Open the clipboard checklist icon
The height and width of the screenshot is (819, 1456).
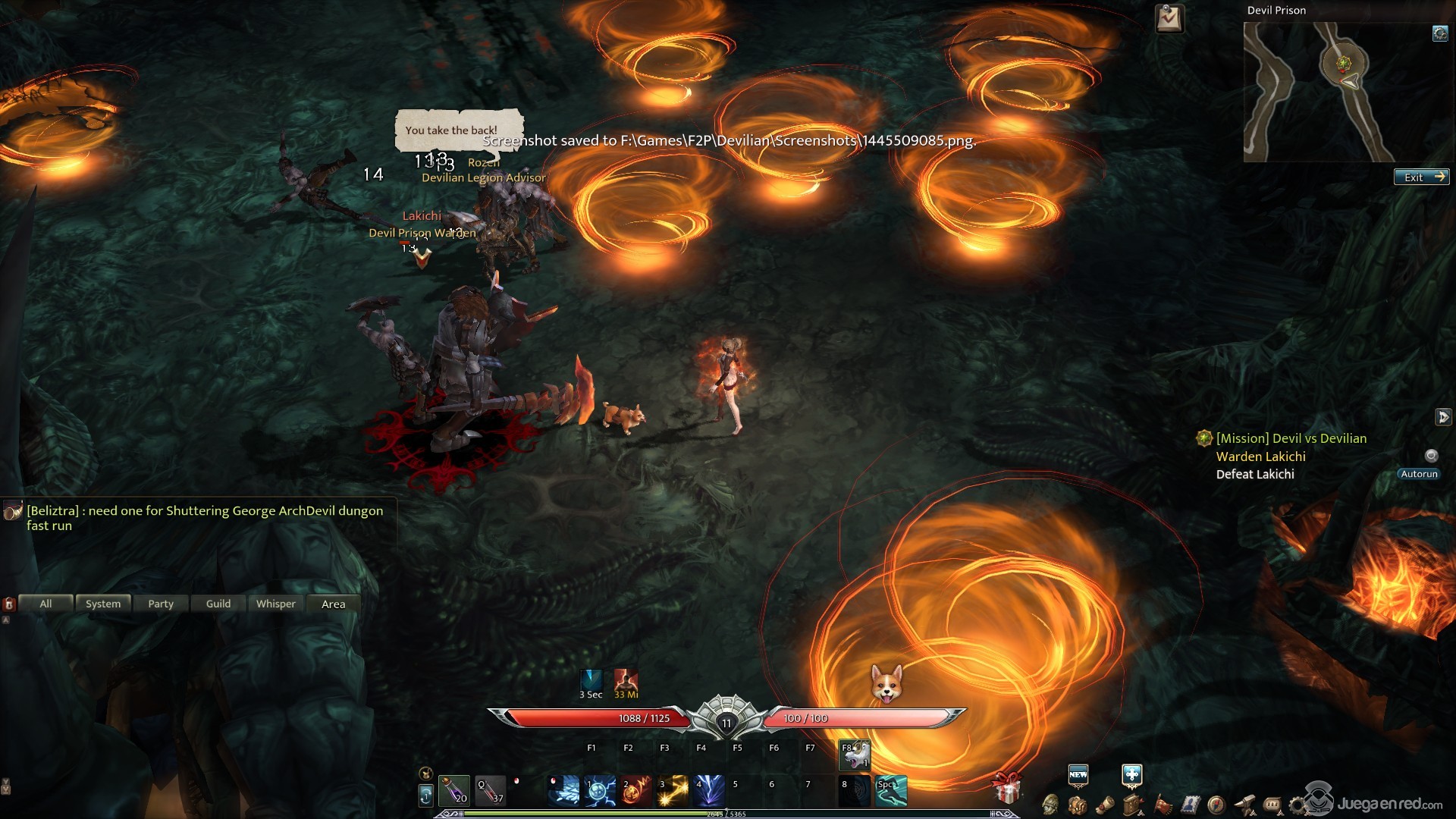tap(1169, 18)
